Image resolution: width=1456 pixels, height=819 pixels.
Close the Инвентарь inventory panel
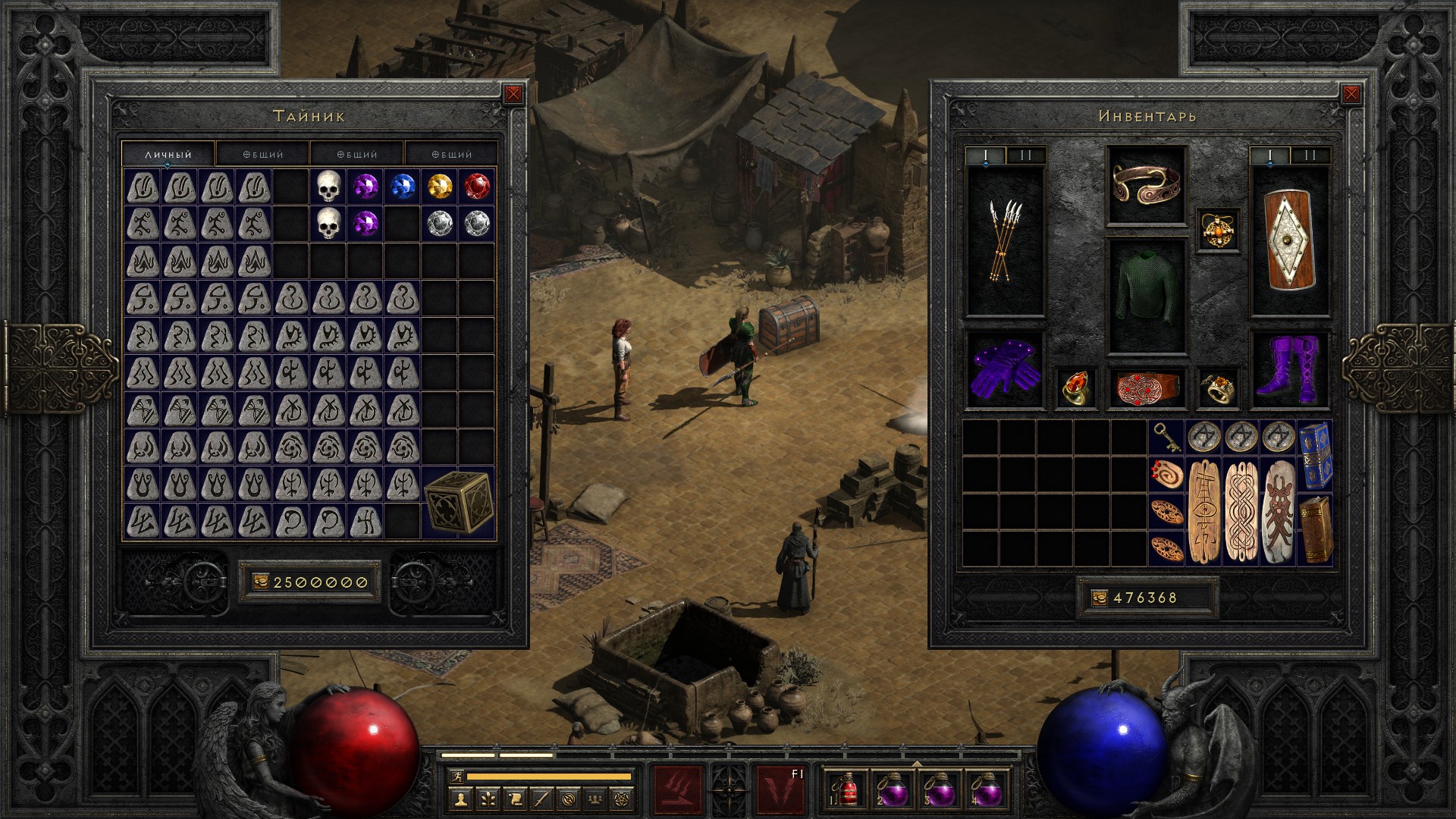coord(1351,94)
